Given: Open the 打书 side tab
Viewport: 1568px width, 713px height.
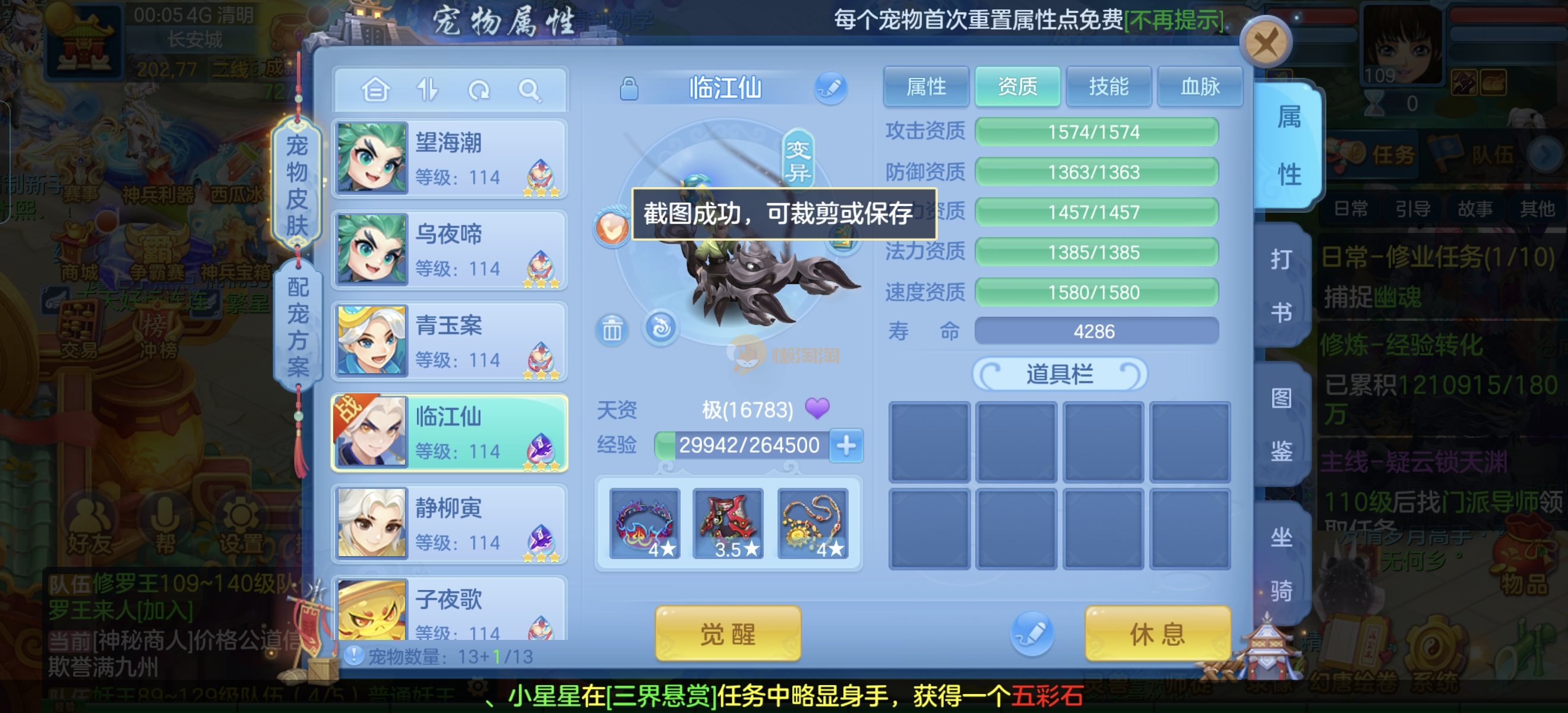Looking at the screenshot, I should (1281, 286).
